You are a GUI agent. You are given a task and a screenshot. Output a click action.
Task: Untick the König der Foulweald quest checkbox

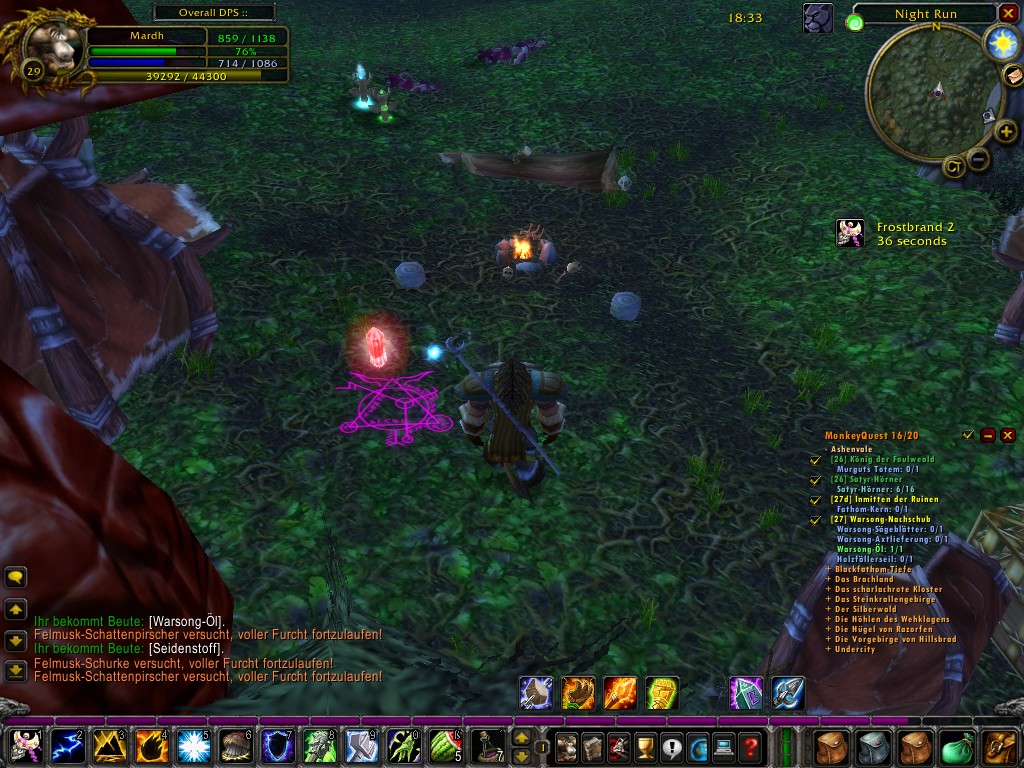815,460
